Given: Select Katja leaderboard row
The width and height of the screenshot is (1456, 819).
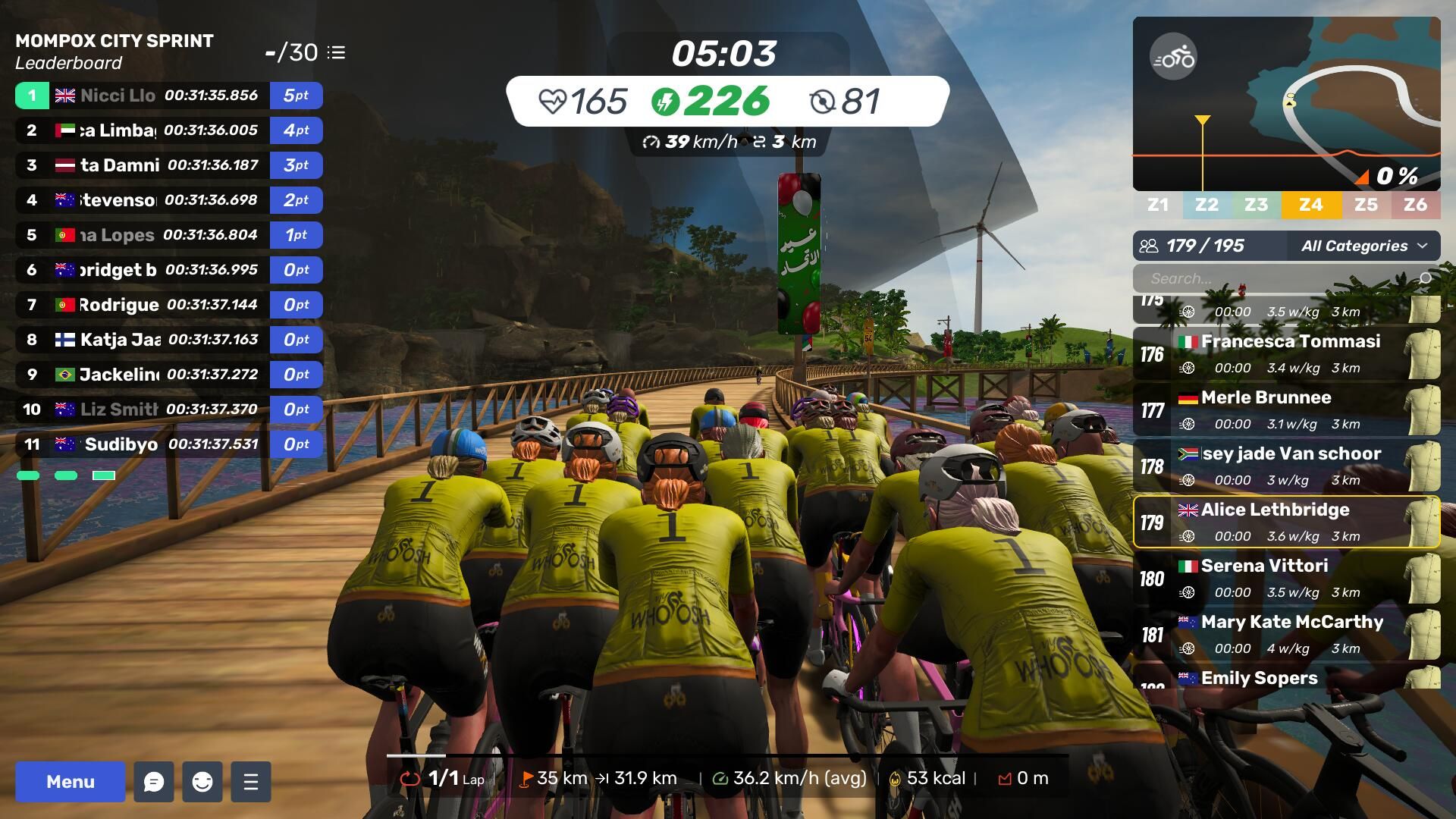Looking at the screenshot, I should tap(168, 340).
